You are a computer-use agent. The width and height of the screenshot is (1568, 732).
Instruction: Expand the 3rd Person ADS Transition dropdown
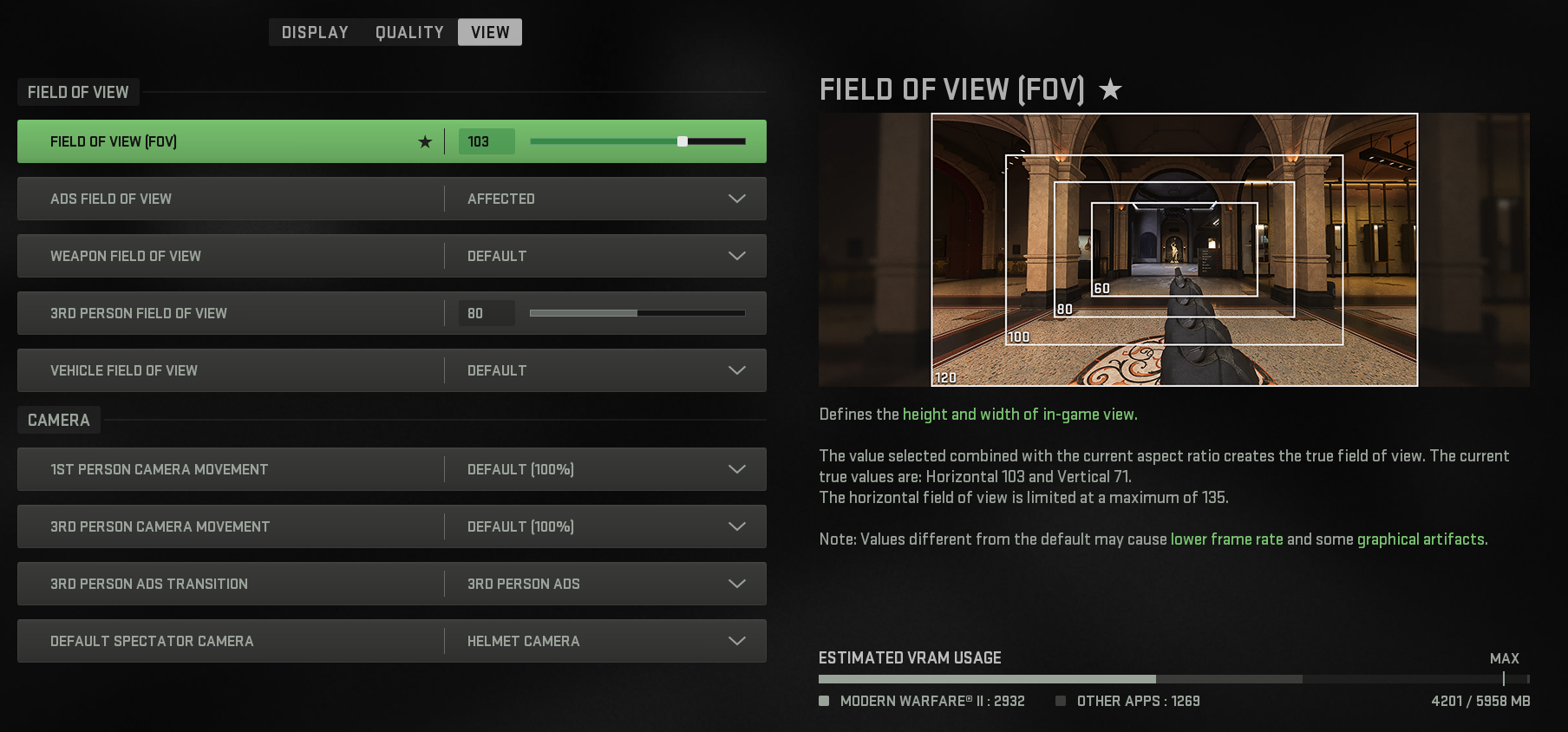[736, 584]
